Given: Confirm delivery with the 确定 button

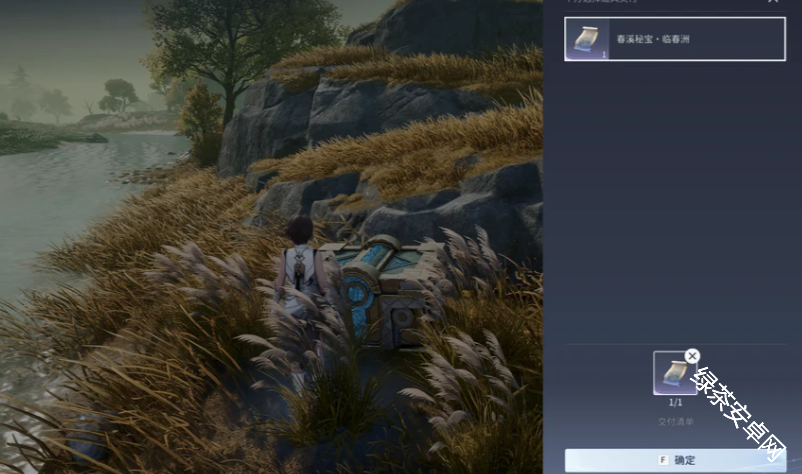Looking at the screenshot, I should point(675,460).
